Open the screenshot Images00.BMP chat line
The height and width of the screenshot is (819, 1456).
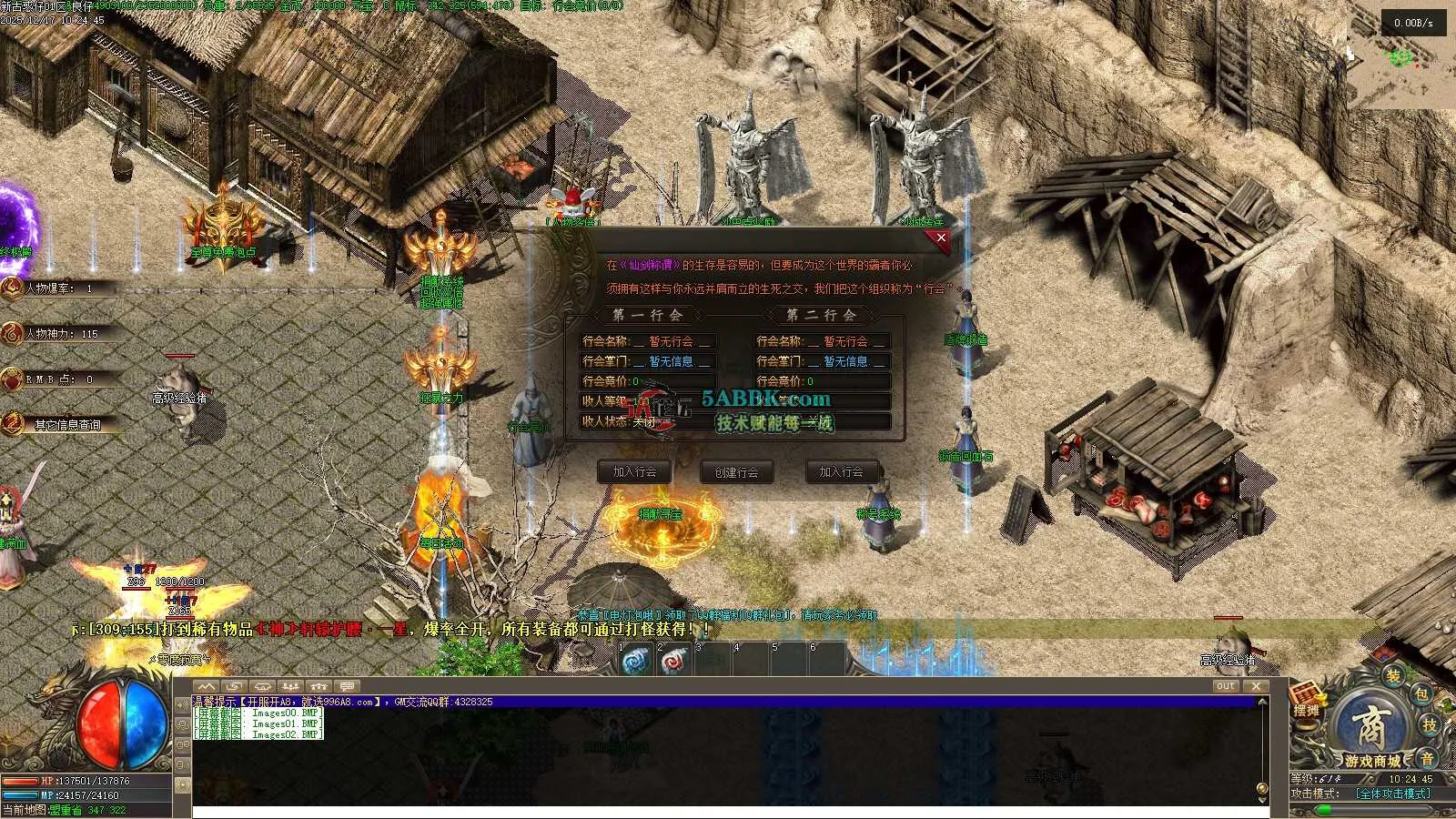pyautogui.click(x=259, y=713)
